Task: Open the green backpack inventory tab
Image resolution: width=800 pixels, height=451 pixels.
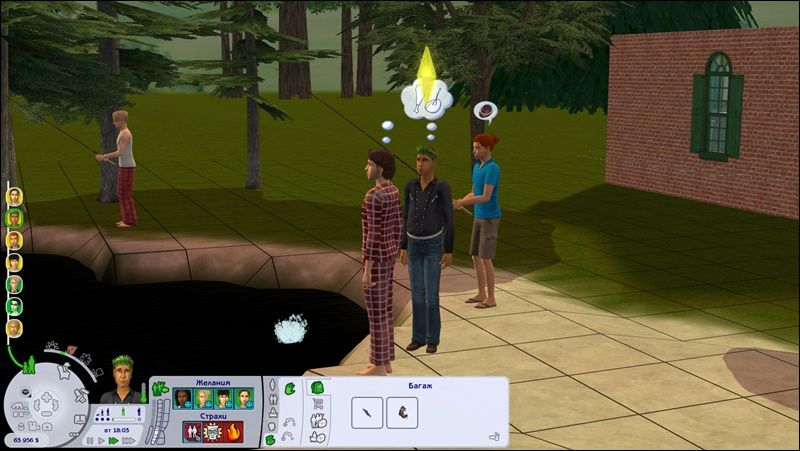Action: pos(317,387)
